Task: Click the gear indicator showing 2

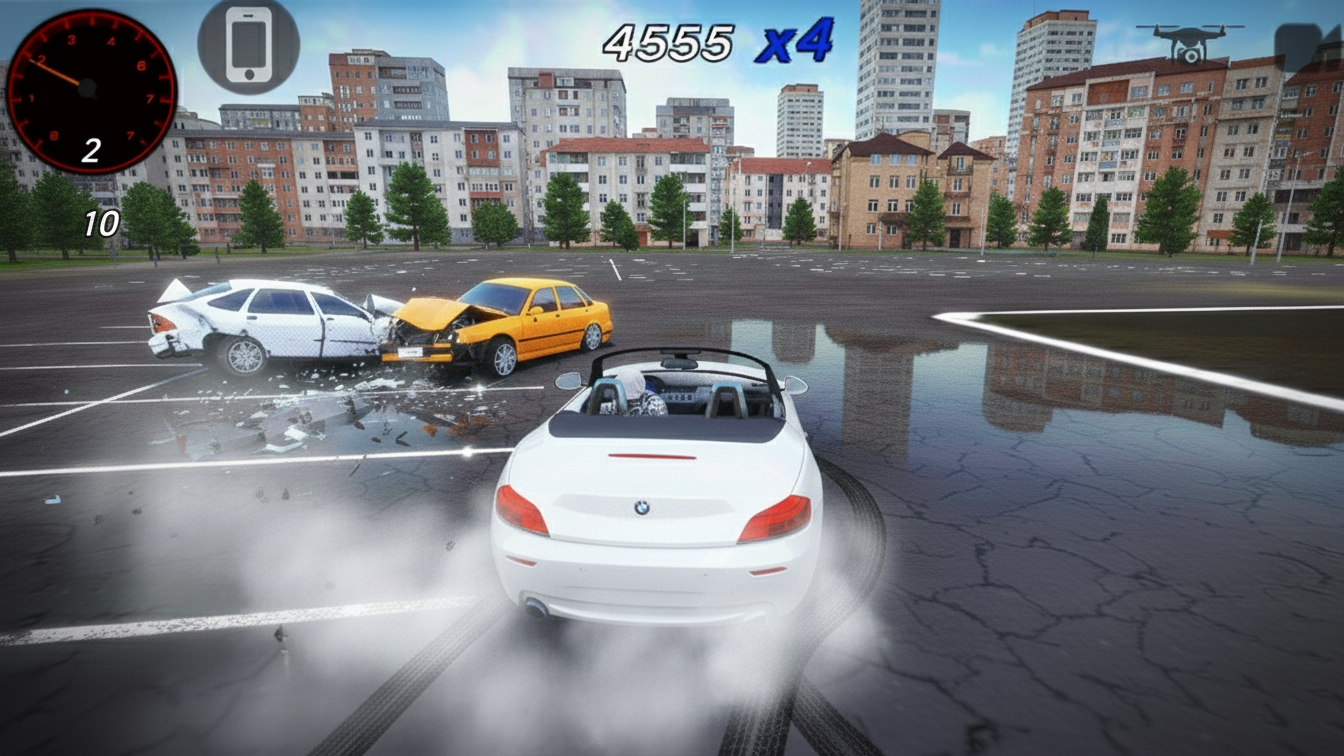Action: (92, 150)
